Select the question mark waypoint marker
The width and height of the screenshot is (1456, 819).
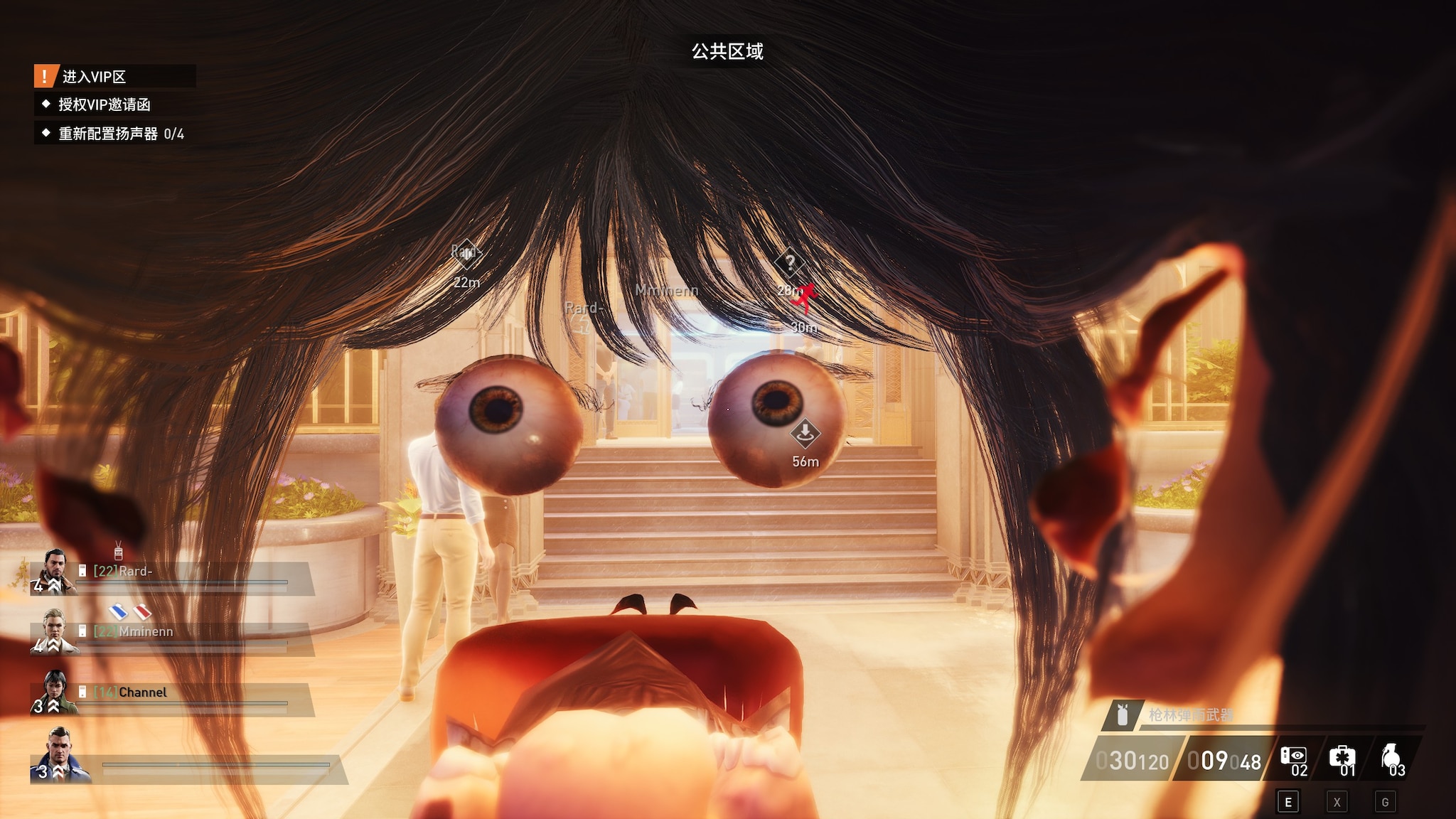[789, 263]
